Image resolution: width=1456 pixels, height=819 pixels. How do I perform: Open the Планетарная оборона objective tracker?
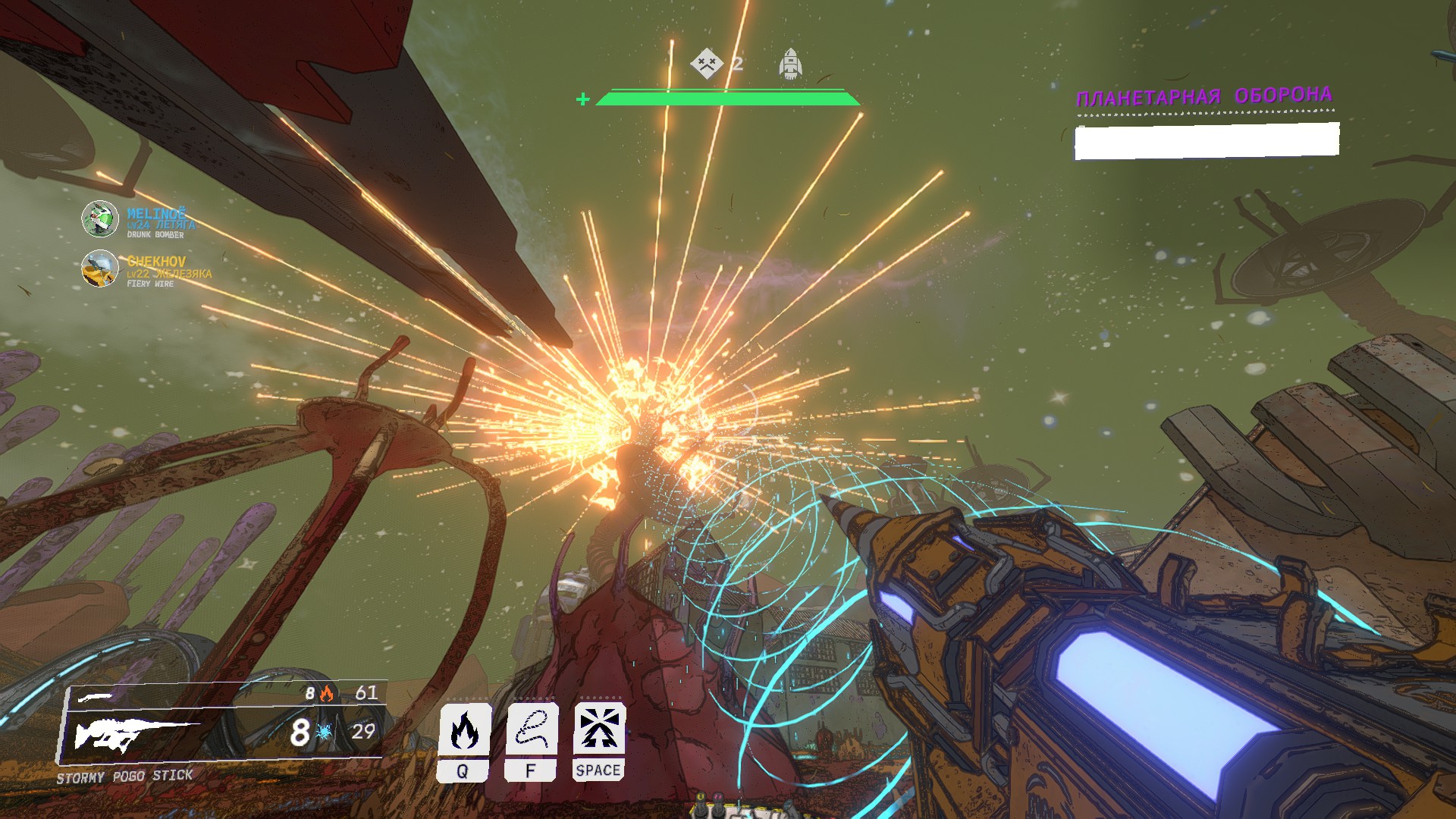pos(1204,97)
